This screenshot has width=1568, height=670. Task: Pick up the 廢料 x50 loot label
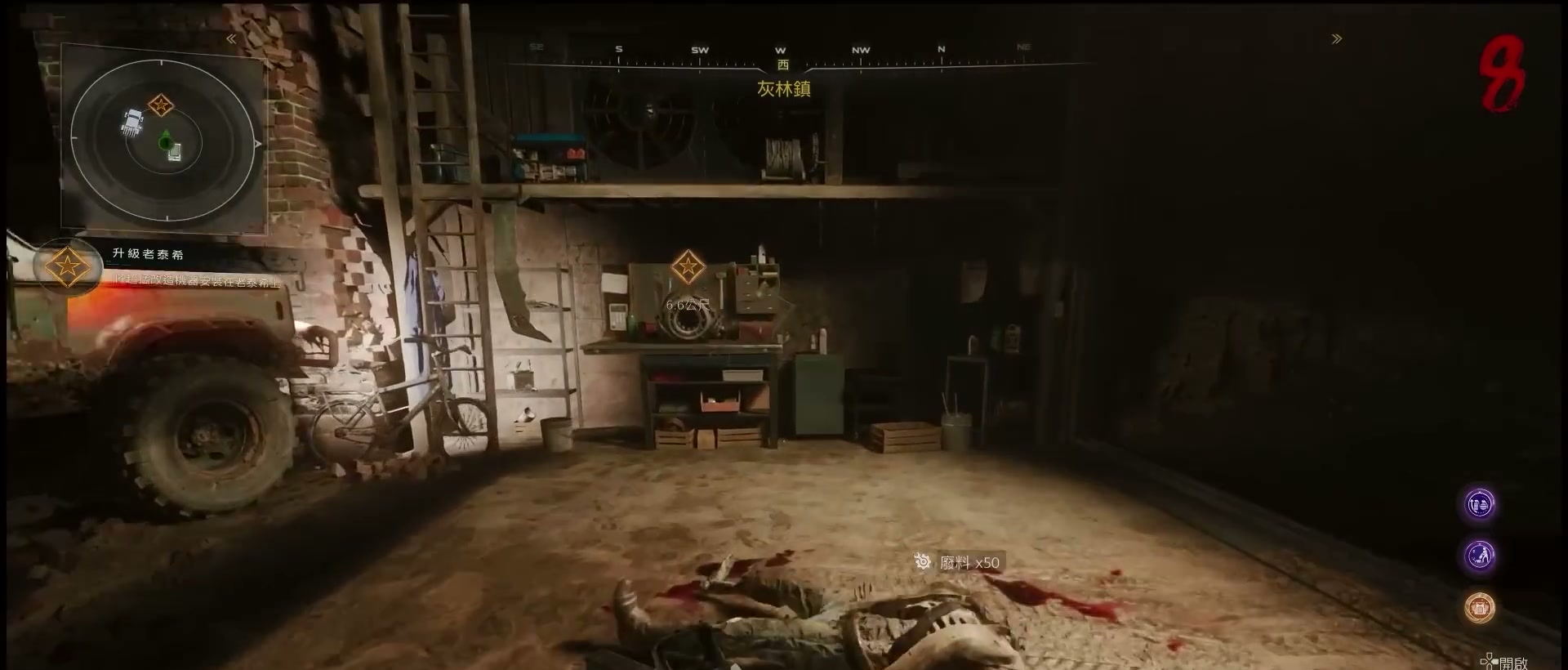(959, 562)
